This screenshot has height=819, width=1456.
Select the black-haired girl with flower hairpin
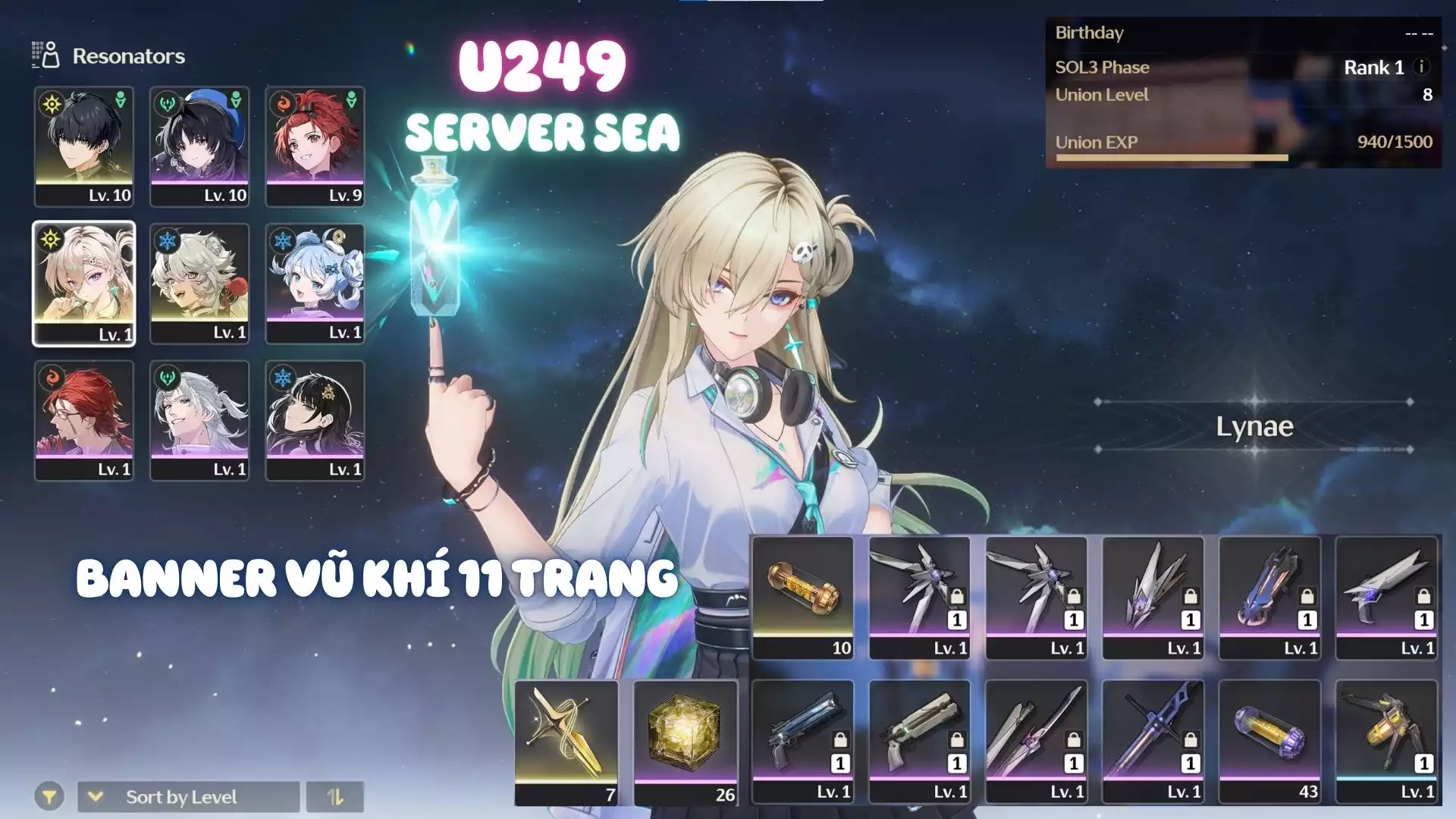coord(315,420)
